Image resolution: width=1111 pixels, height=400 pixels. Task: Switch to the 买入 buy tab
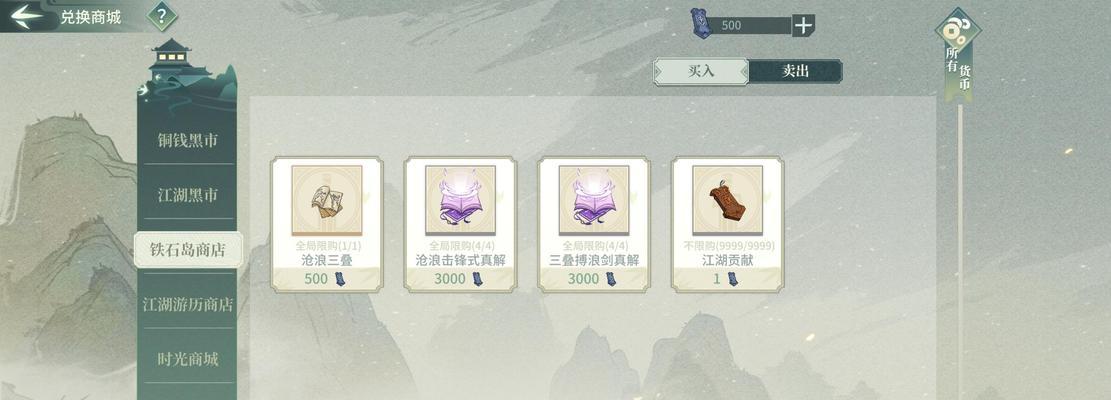(x=701, y=71)
